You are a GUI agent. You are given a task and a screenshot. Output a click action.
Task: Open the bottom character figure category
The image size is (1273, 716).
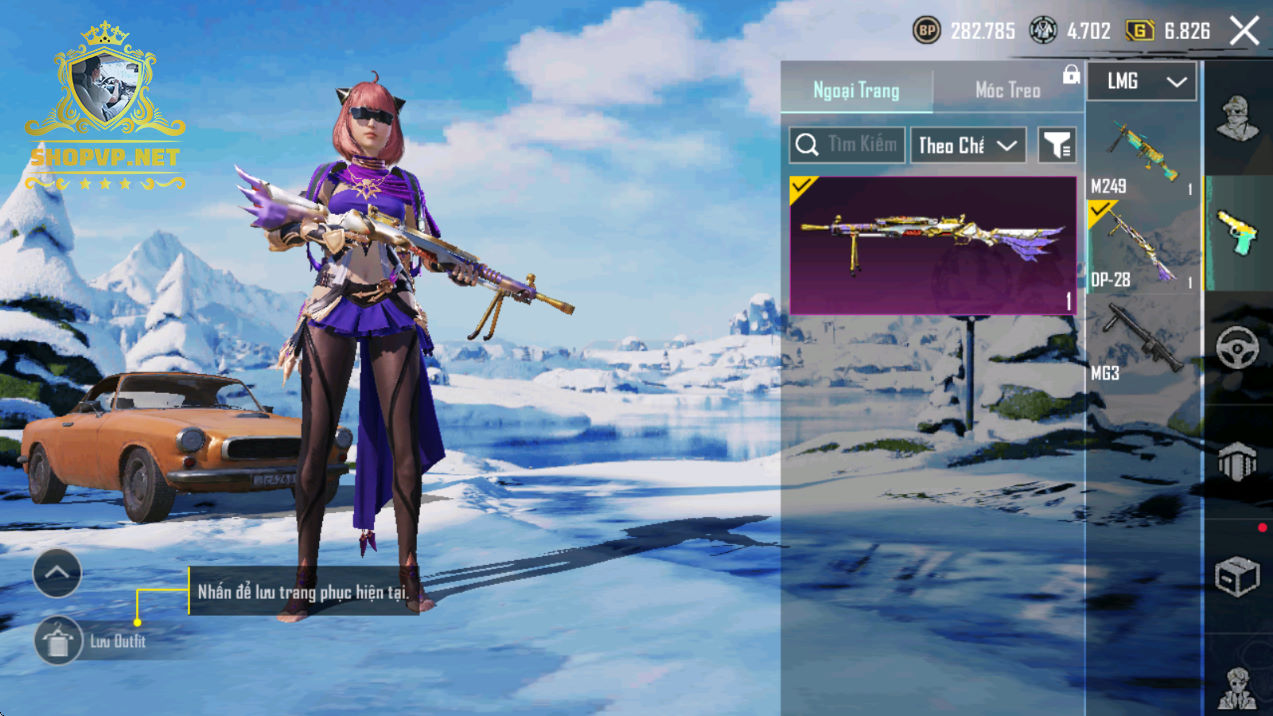pos(1238,686)
